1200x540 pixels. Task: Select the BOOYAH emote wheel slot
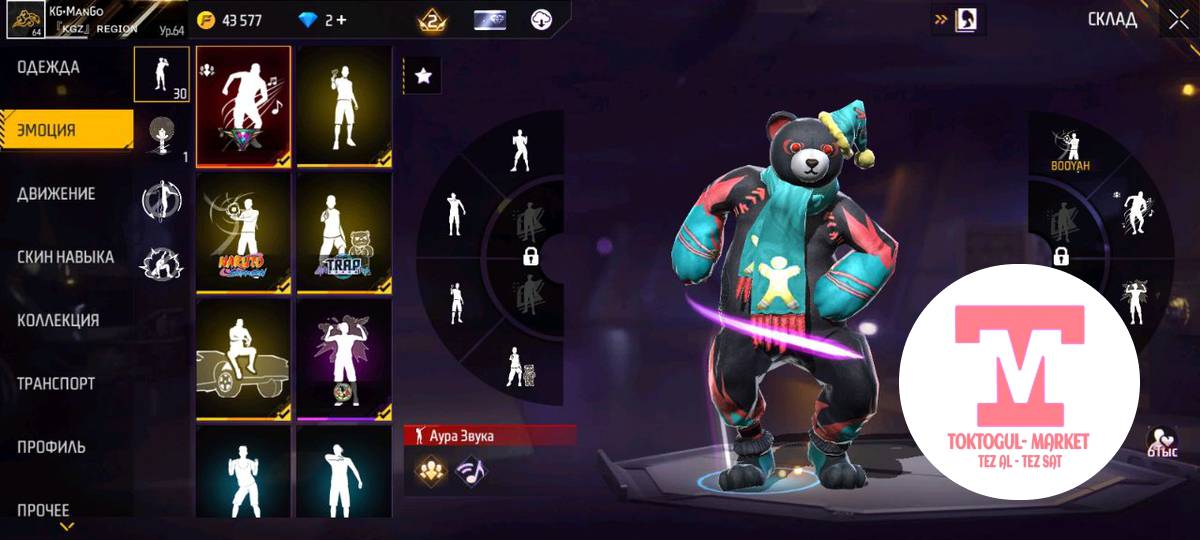point(1069,145)
